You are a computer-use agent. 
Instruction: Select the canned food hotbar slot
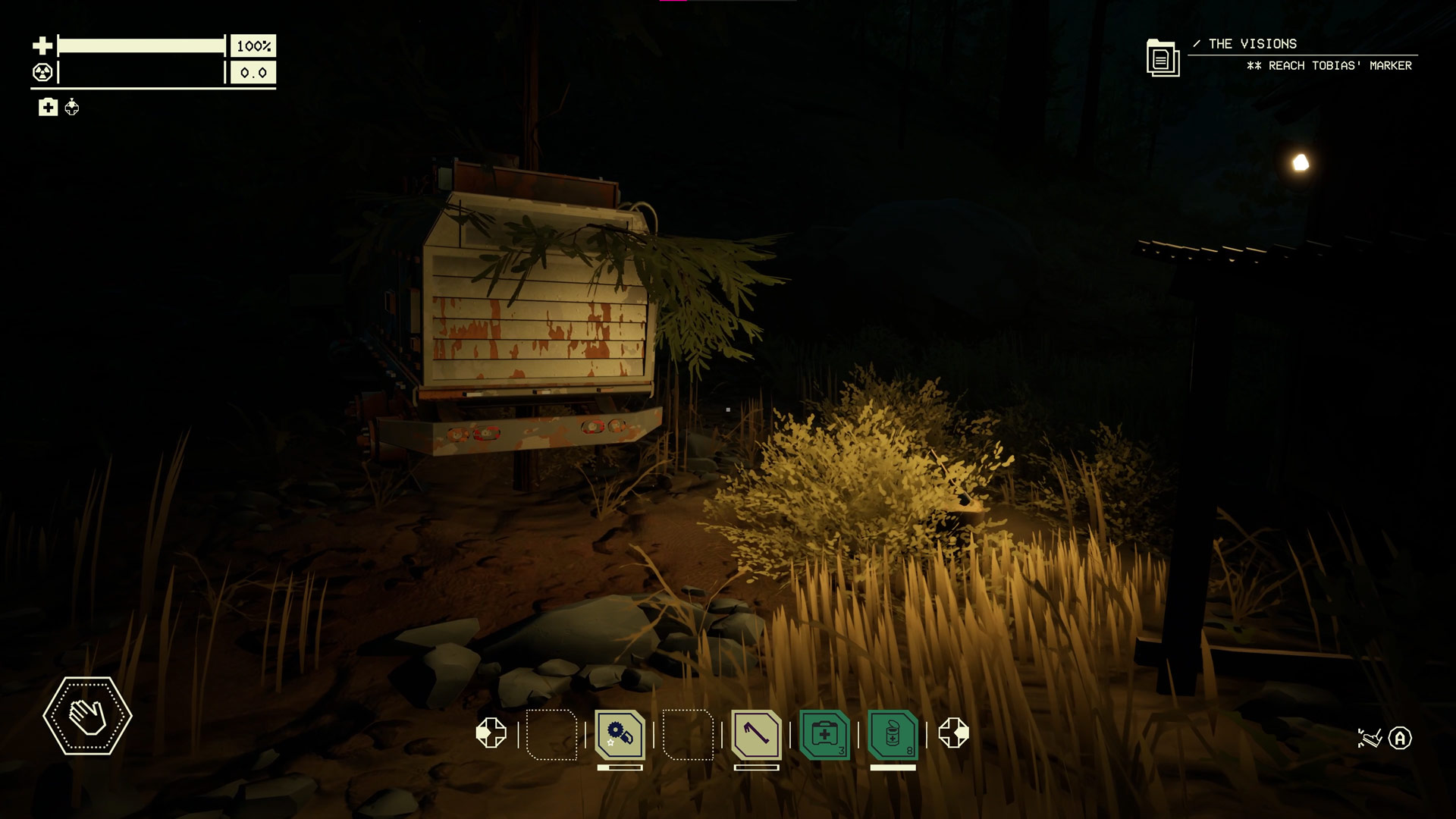coord(893,734)
